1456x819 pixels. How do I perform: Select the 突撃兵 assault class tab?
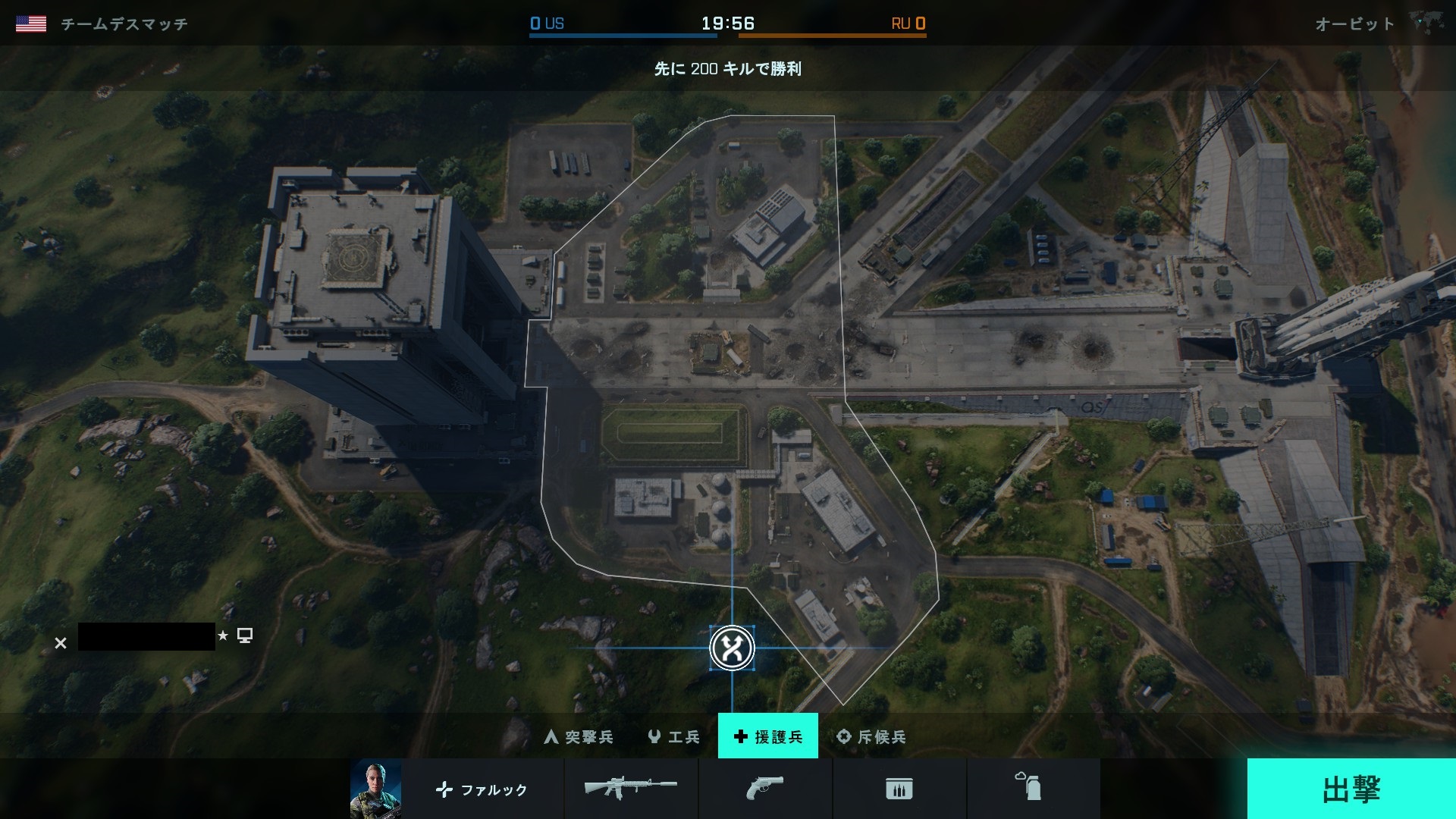[x=579, y=736]
